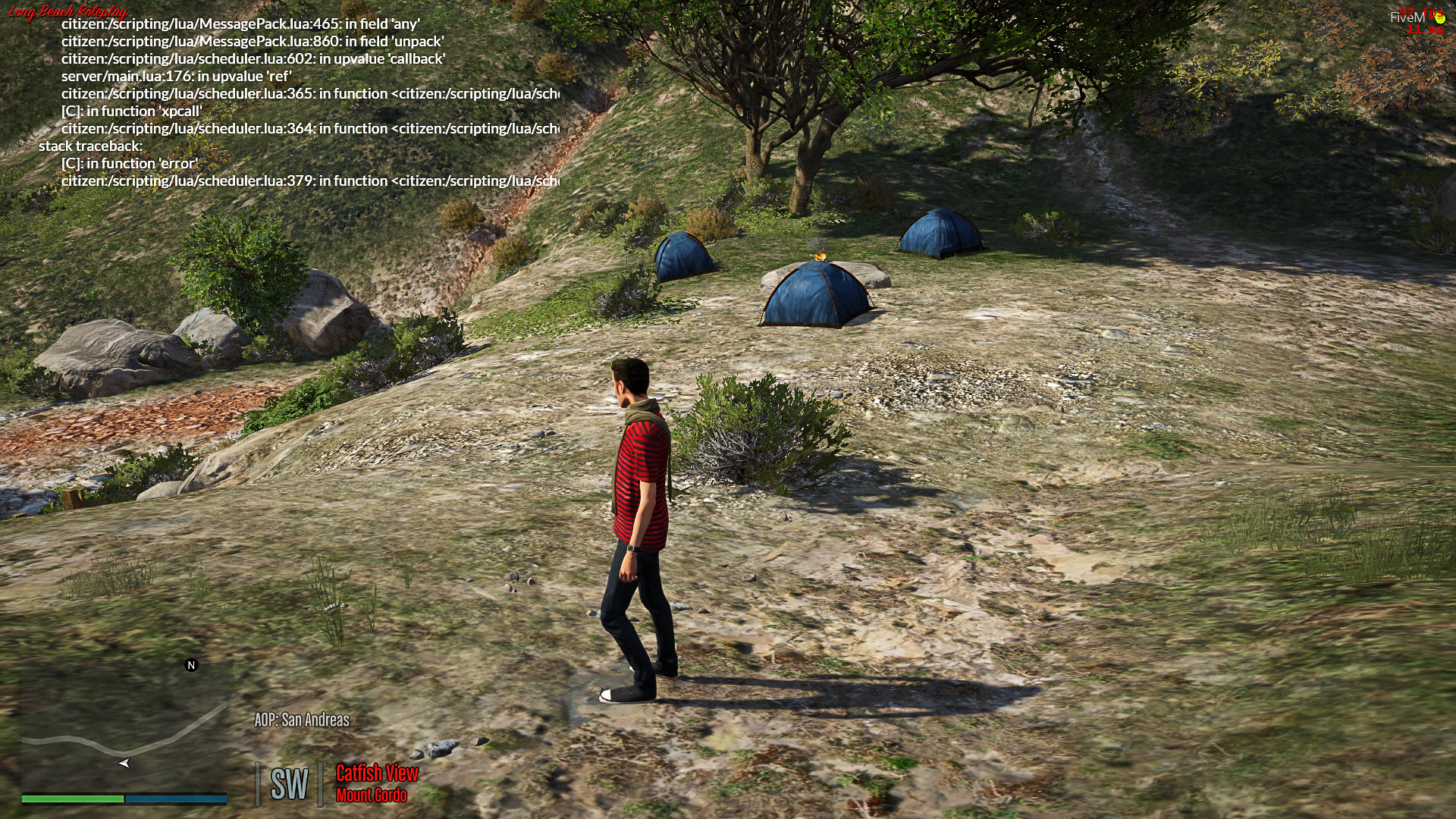Image resolution: width=1456 pixels, height=819 pixels.
Task: Select the stack traceback header line
Action: click(93, 145)
